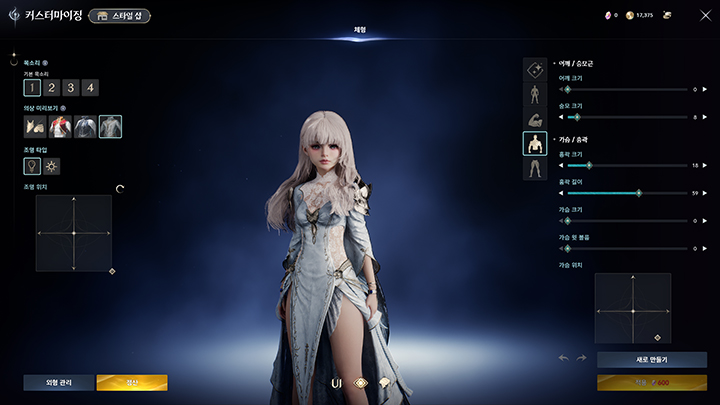Open the 외형 관리 appearance management button
This screenshot has height=405, width=720.
pyautogui.click(x=58, y=382)
